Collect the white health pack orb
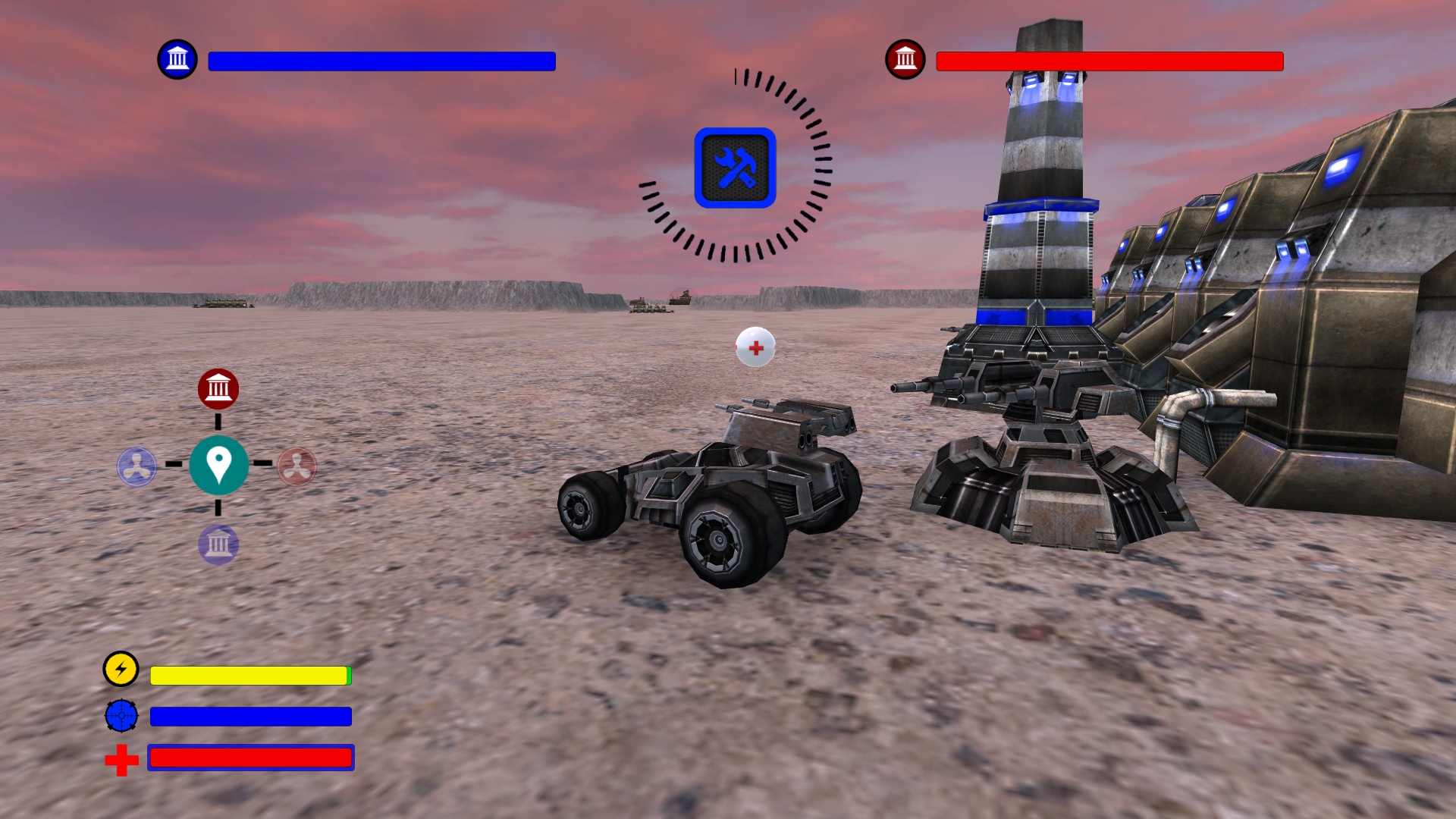The image size is (1456, 819). coord(755,347)
